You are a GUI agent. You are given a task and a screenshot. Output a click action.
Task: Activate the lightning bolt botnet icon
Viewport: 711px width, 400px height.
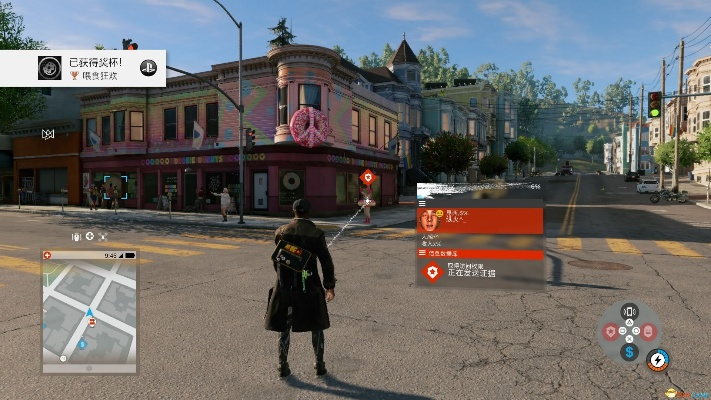click(657, 360)
